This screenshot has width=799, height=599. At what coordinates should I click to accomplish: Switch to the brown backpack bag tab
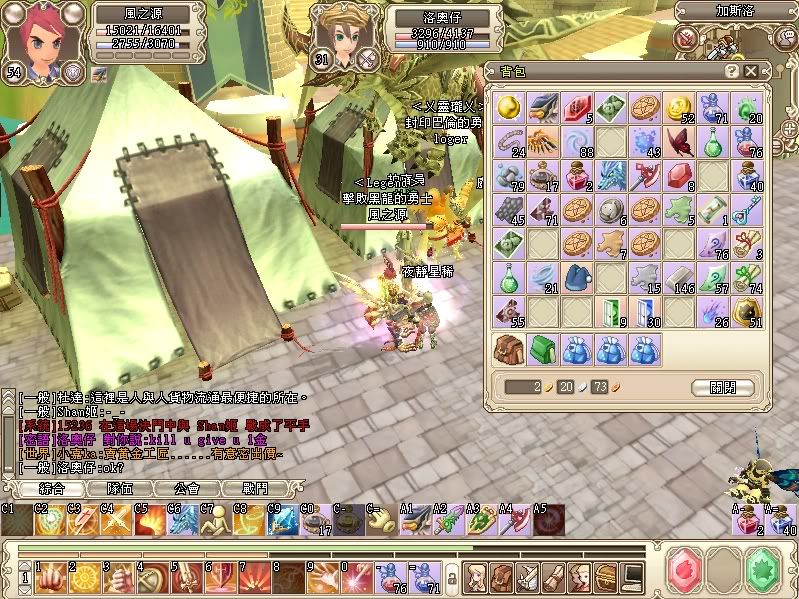(510, 349)
